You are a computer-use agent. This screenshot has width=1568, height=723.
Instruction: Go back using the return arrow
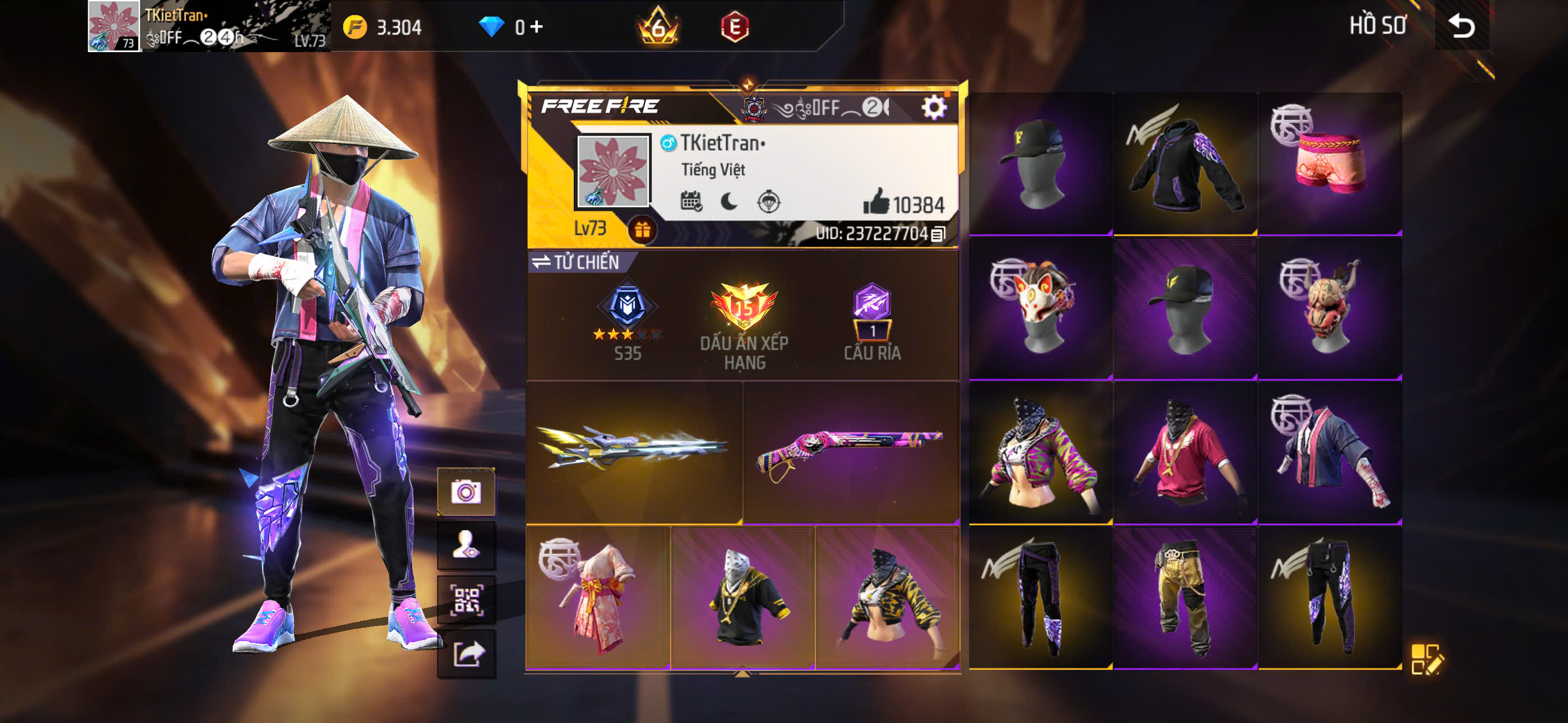[x=1461, y=26]
